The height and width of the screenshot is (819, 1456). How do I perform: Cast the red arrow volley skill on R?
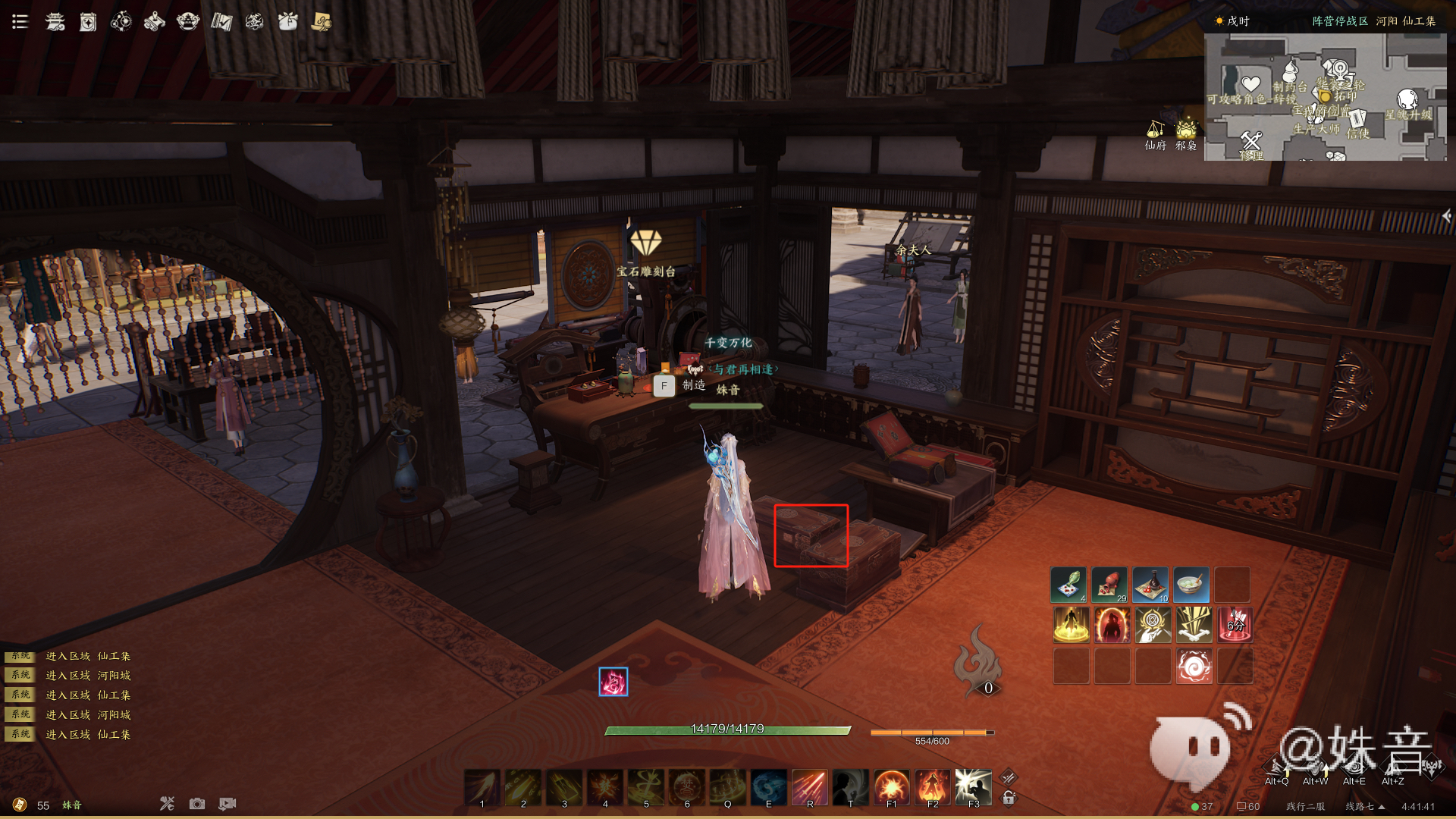pos(810,787)
